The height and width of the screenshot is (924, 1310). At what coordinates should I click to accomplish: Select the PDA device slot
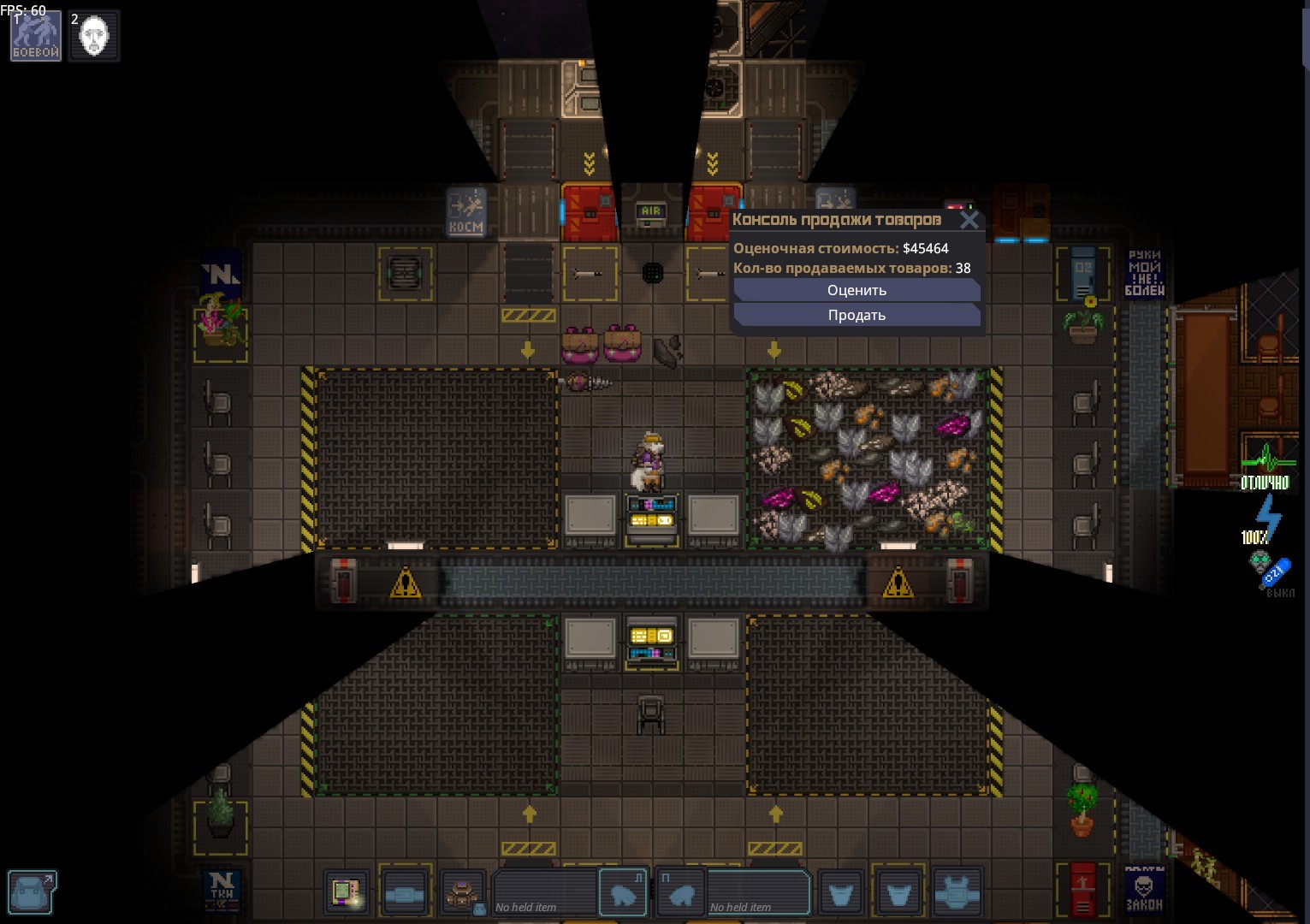347,893
